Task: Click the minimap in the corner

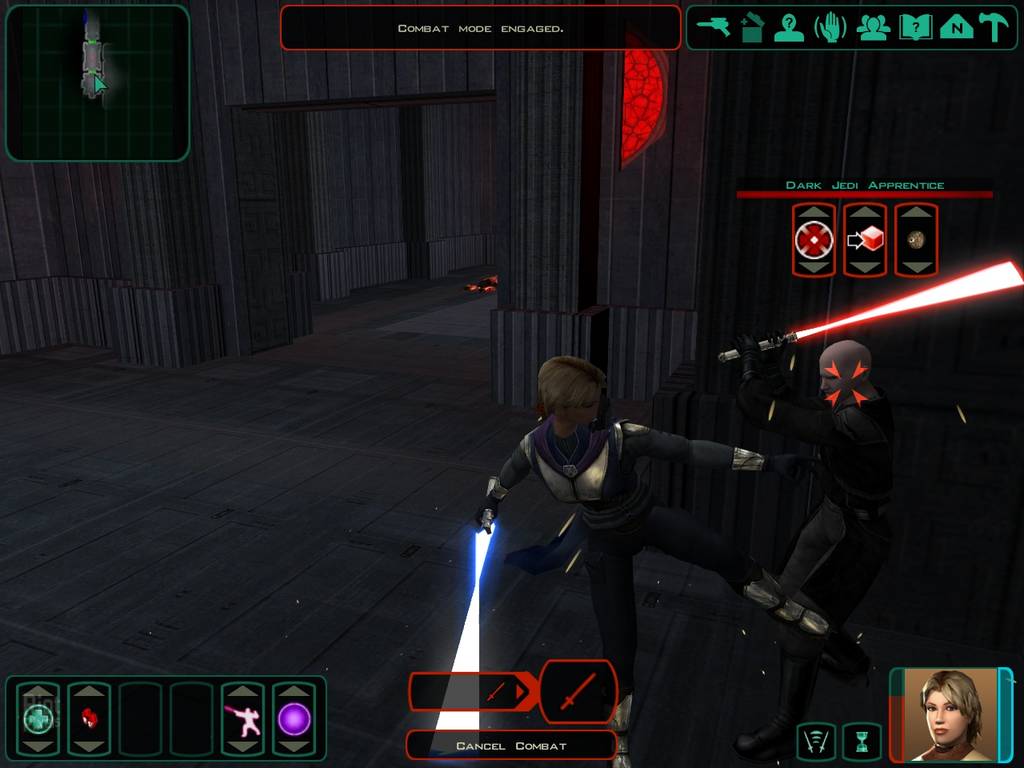Action: [x=97, y=83]
